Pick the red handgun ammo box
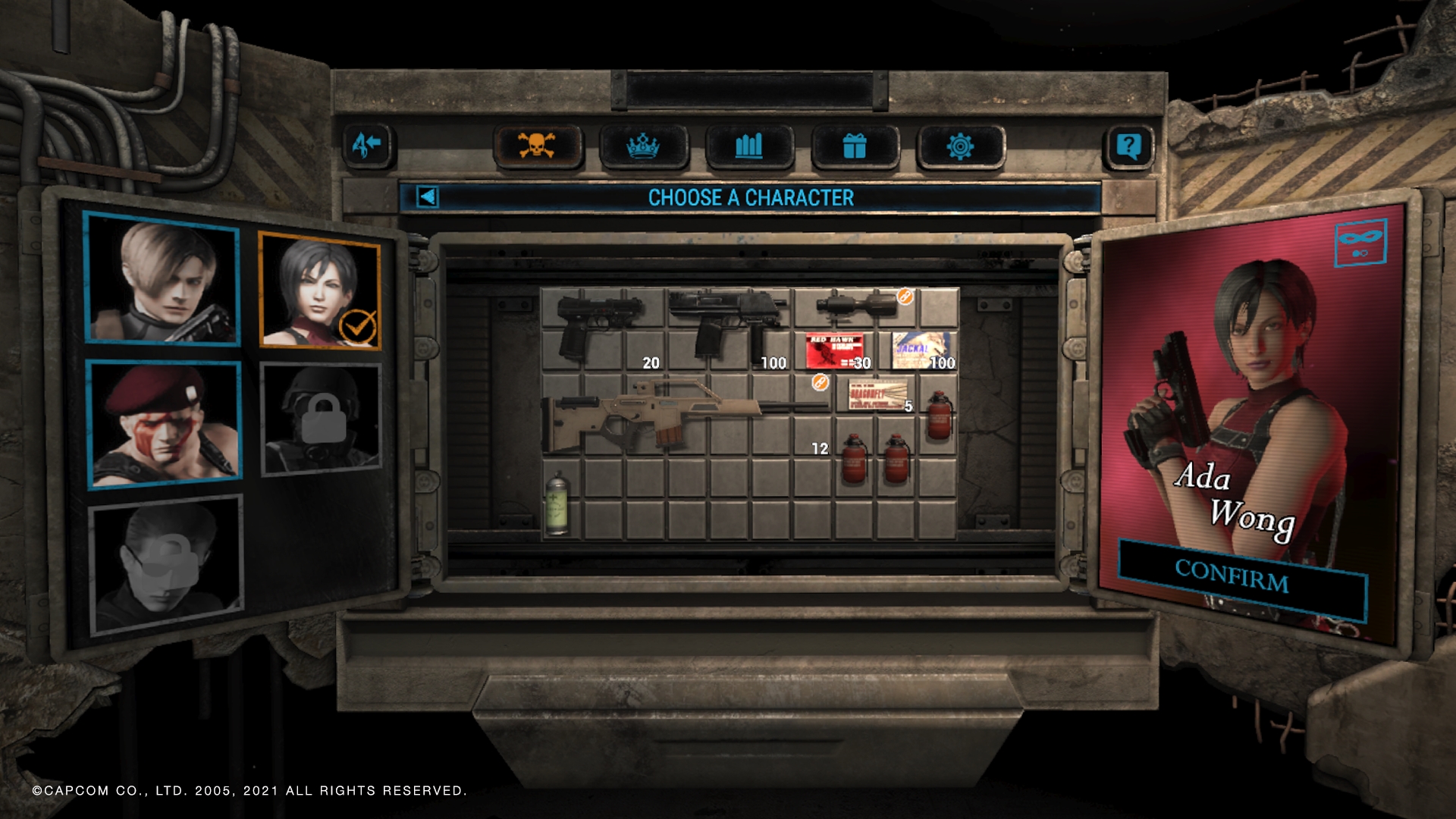 [833, 350]
